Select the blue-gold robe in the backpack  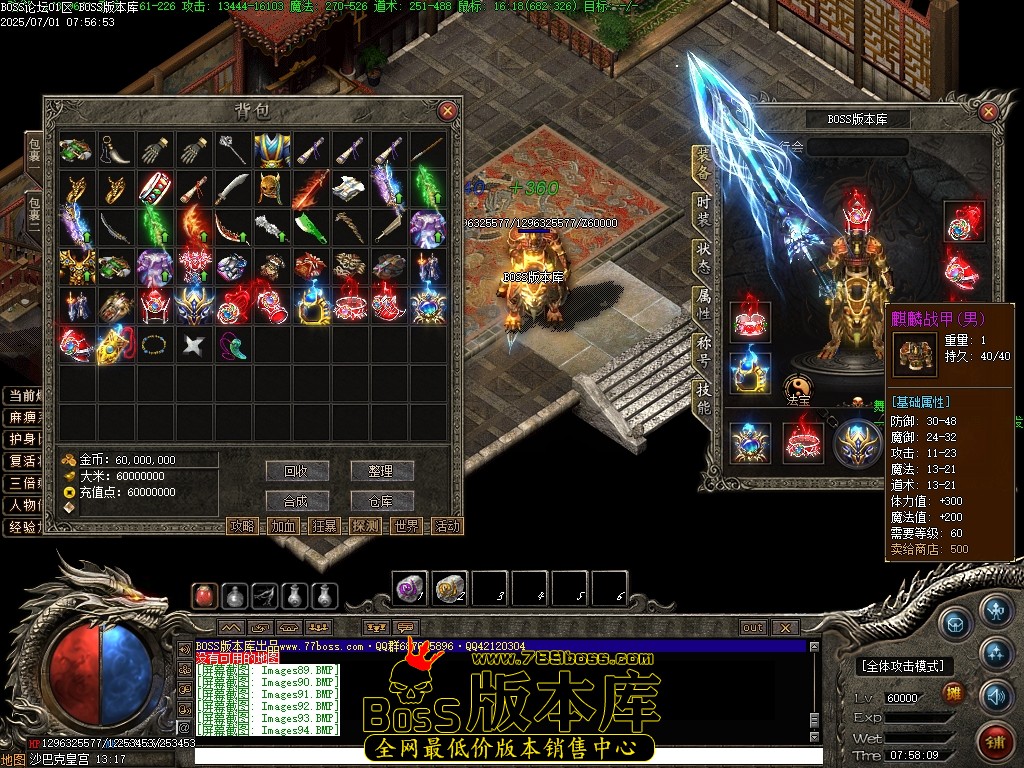click(x=267, y=150)
